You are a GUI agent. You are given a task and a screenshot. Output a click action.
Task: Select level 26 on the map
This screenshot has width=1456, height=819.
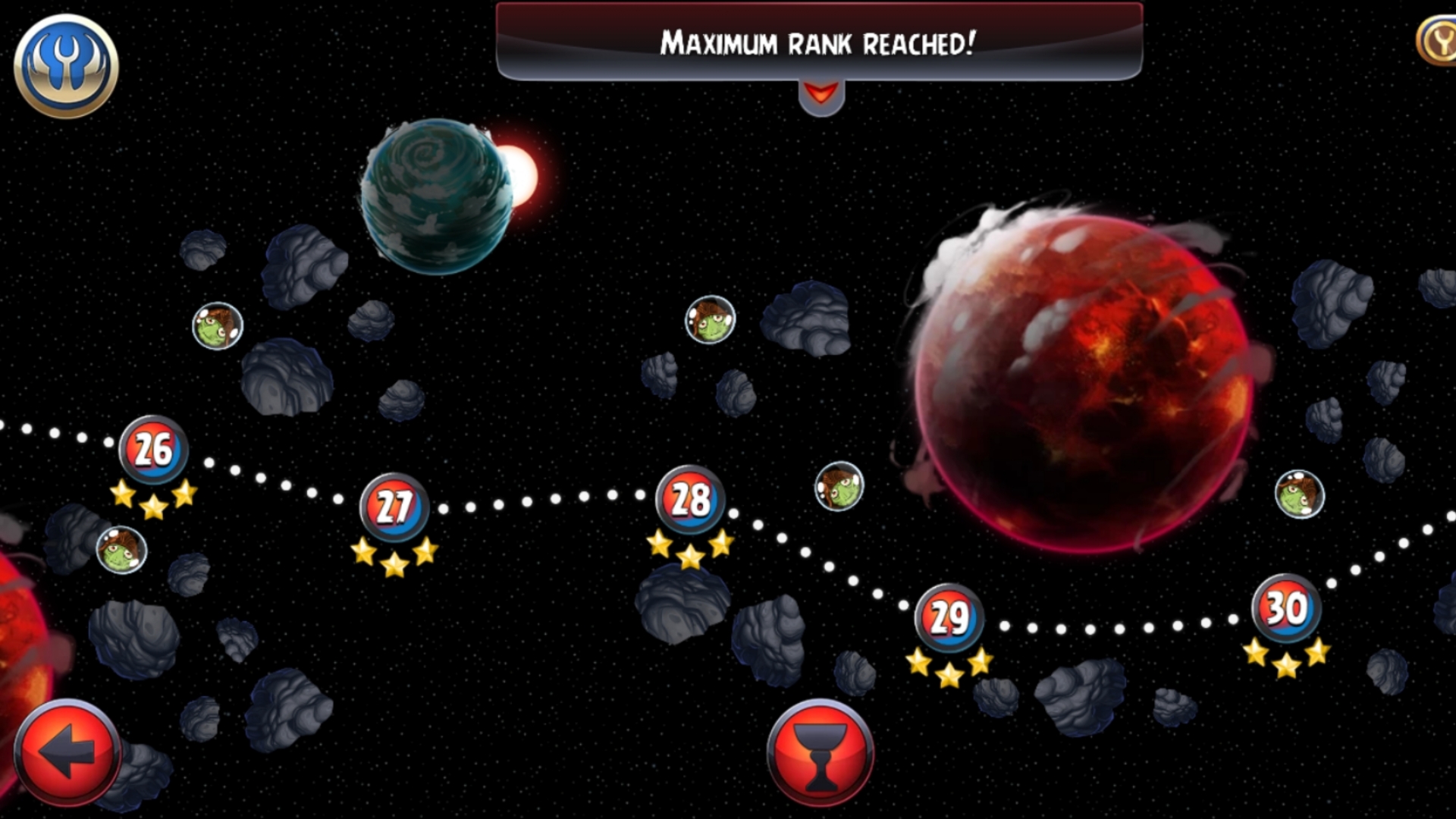click(153, 450)
